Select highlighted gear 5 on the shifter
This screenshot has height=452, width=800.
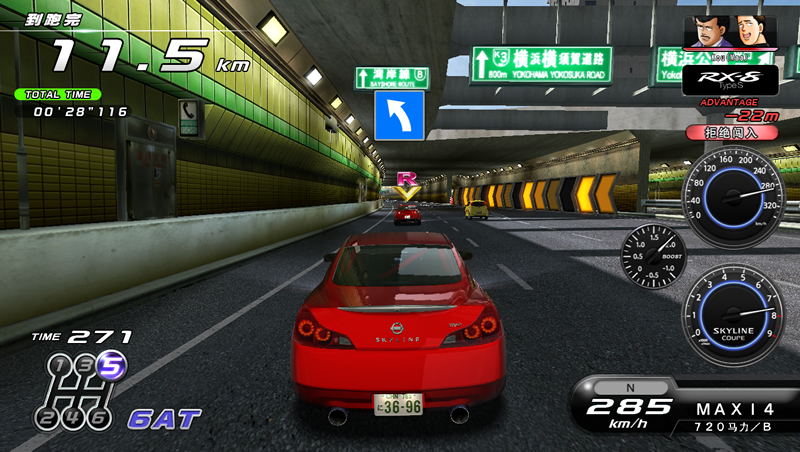[112, 368]
